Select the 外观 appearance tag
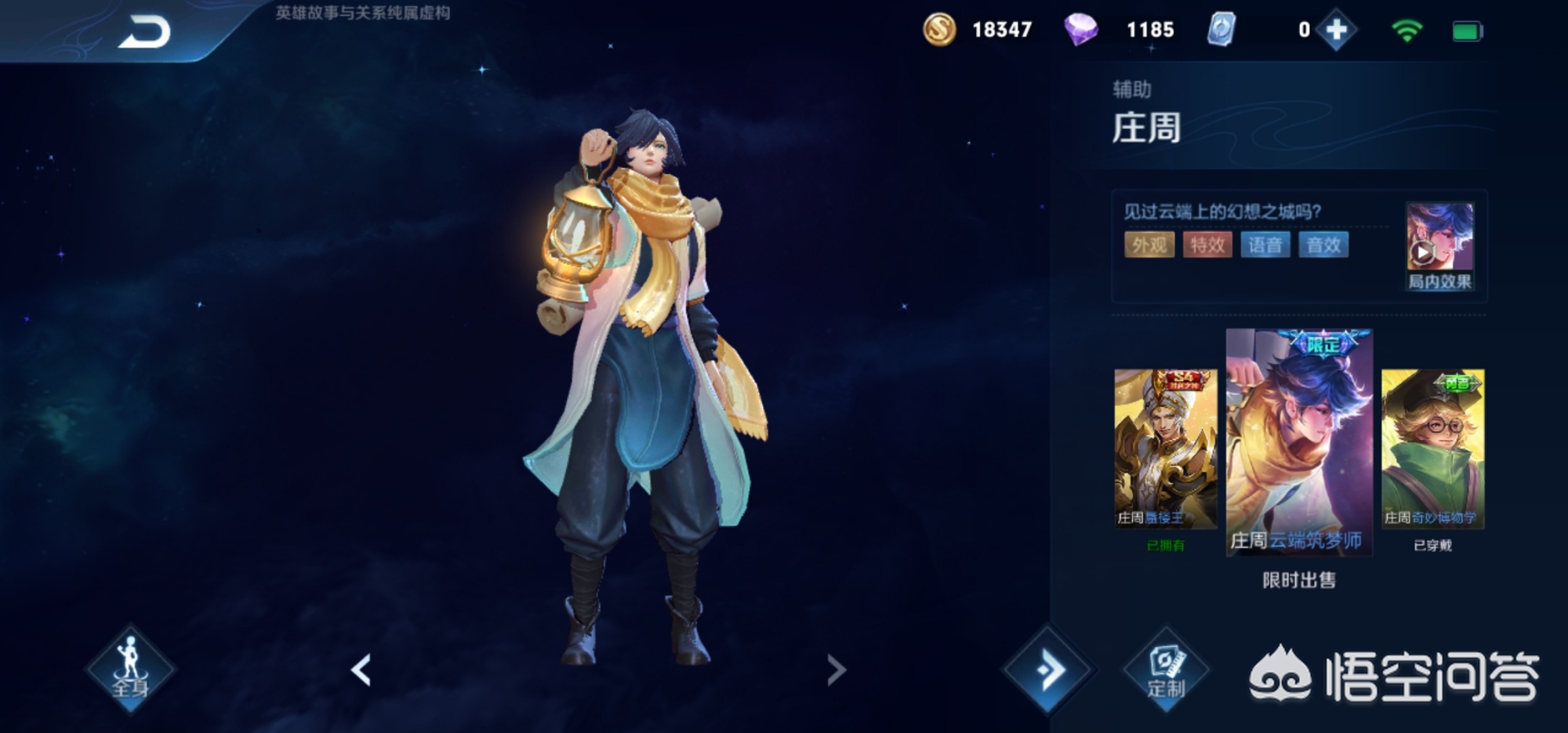 click(x=1149, y=245)
